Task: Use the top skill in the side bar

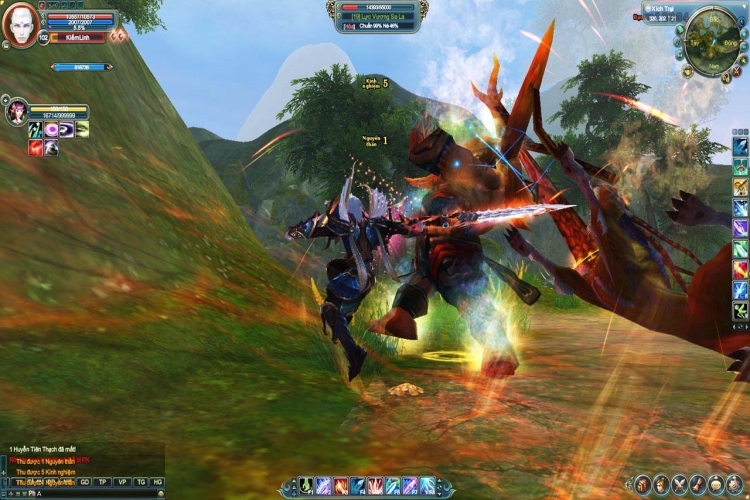Action: 740,146
